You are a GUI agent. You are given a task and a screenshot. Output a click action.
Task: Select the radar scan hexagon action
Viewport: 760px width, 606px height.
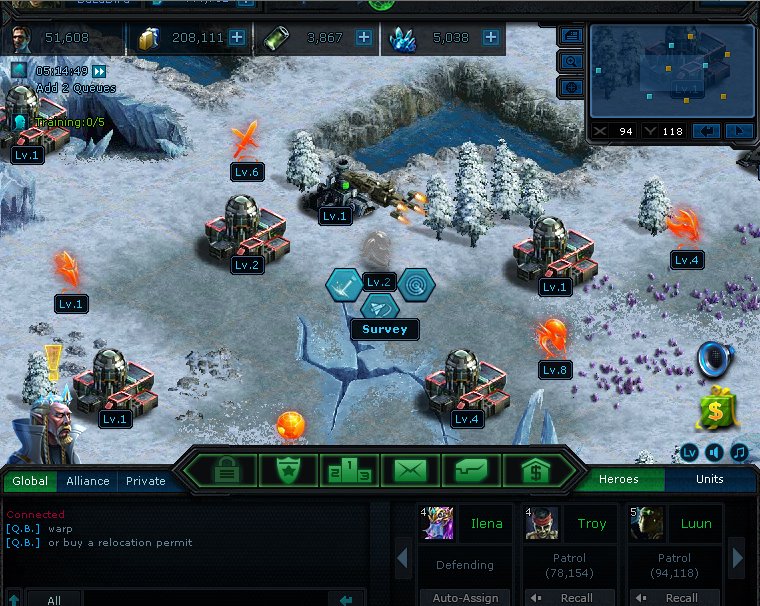pyautogui.click(x=415, y=285)
